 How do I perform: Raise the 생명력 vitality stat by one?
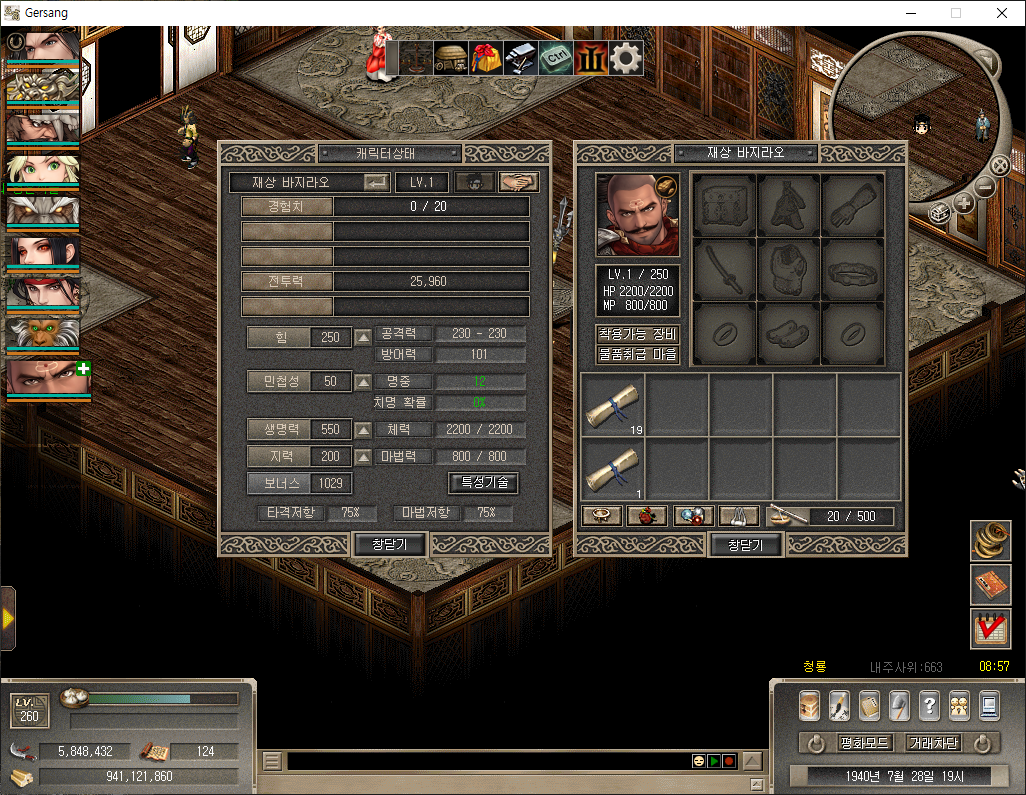(363, 430)
